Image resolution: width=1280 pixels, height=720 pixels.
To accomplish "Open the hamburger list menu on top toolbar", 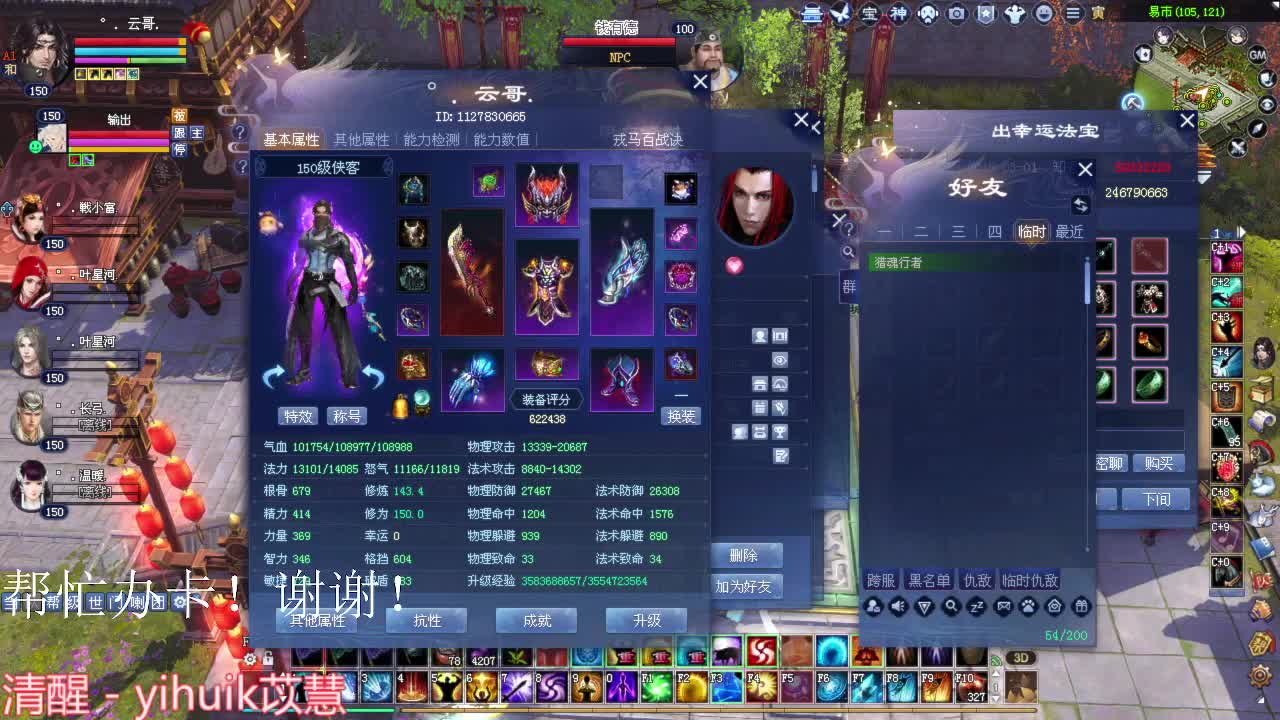I will 1073,14.
